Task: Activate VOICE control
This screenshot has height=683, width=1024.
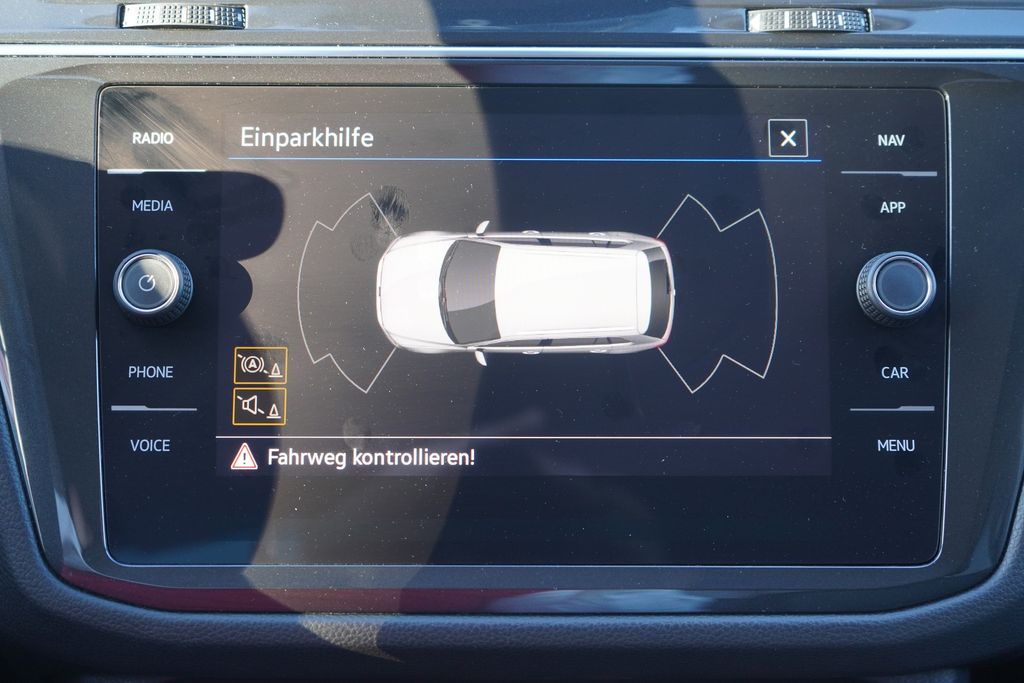Action: (x=150, y=446)
